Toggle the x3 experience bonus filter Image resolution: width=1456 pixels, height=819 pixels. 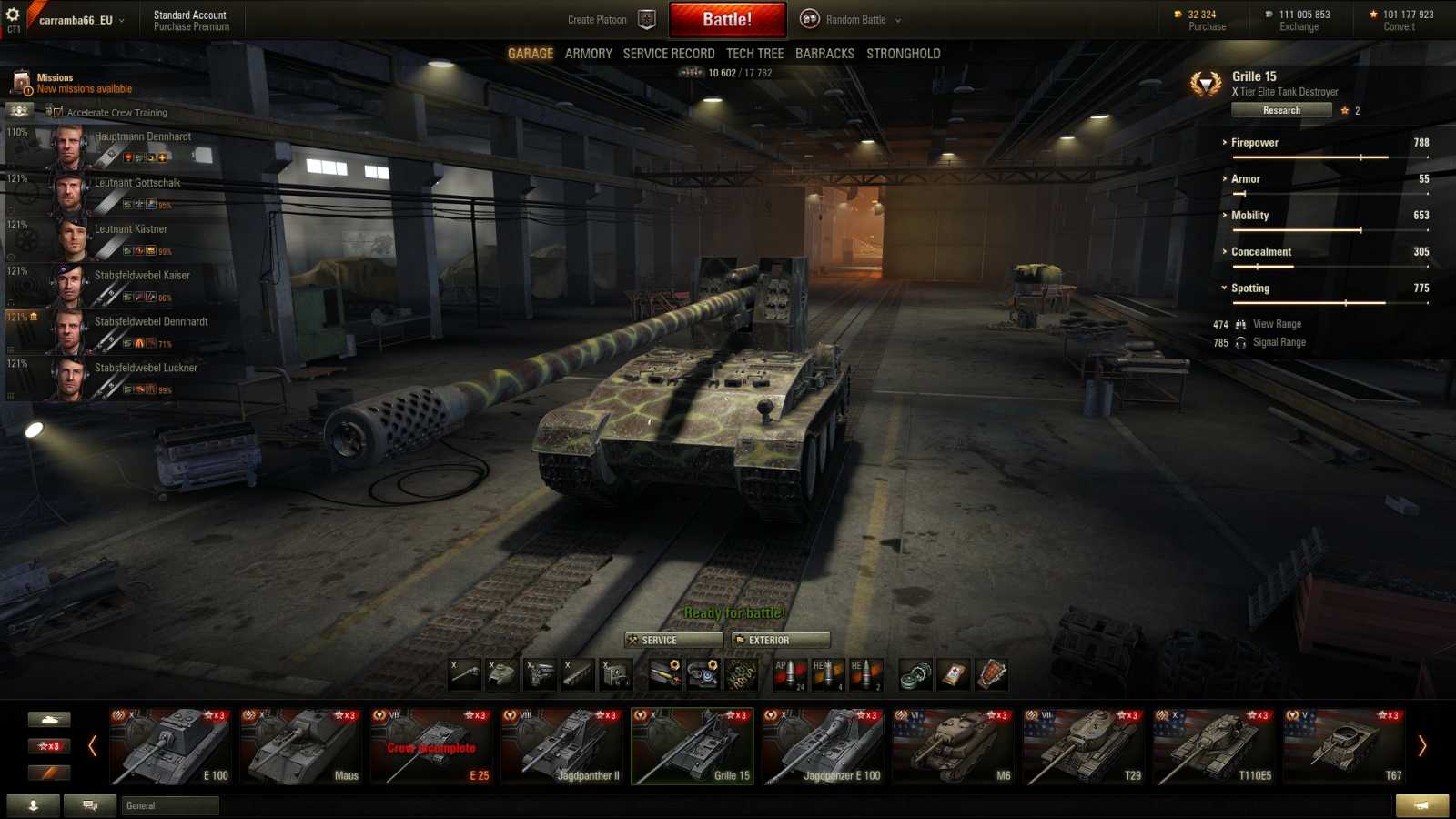pos(50,745)
